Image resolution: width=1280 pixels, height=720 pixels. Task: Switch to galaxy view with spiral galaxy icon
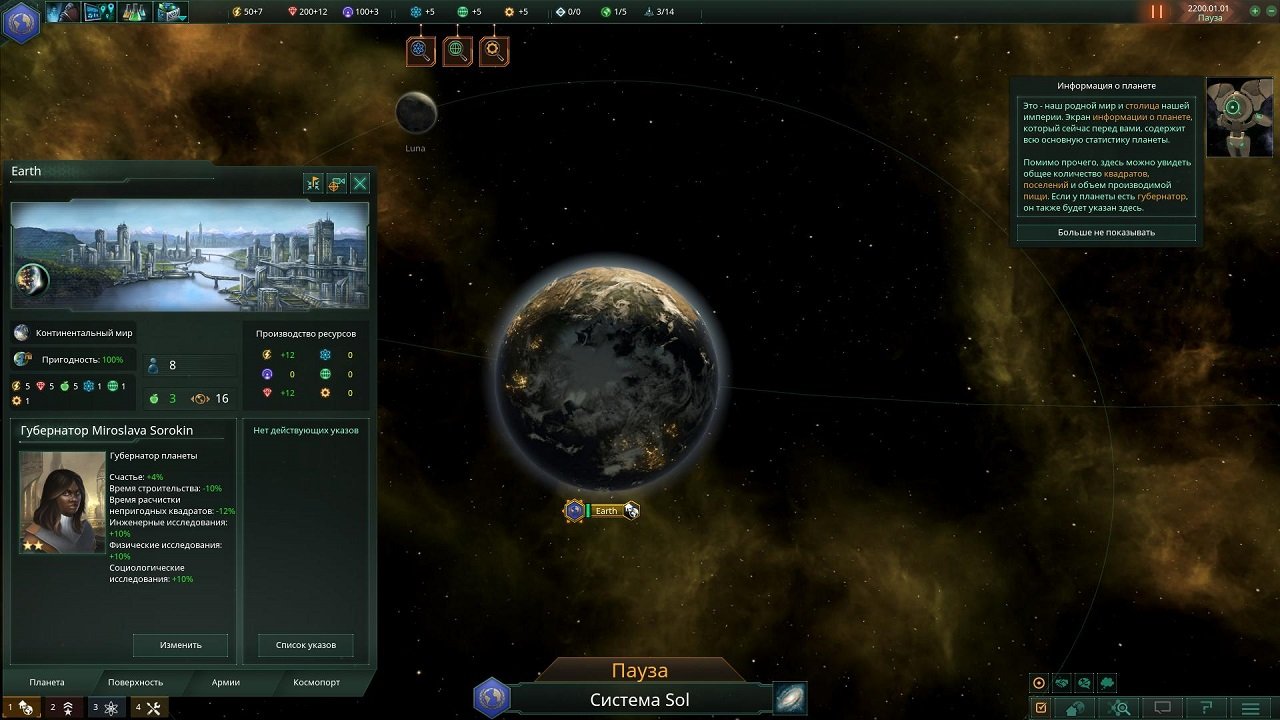pos(789,698)
